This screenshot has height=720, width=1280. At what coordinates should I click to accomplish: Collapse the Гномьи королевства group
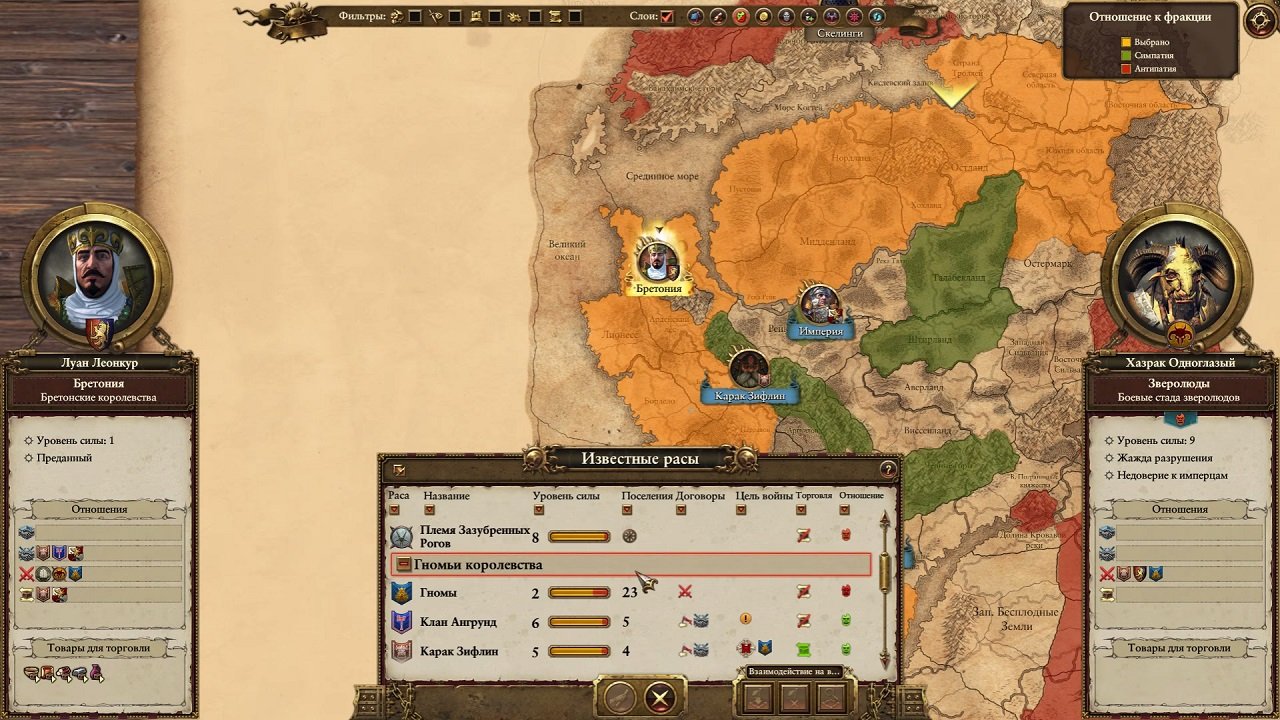(403, 565)
